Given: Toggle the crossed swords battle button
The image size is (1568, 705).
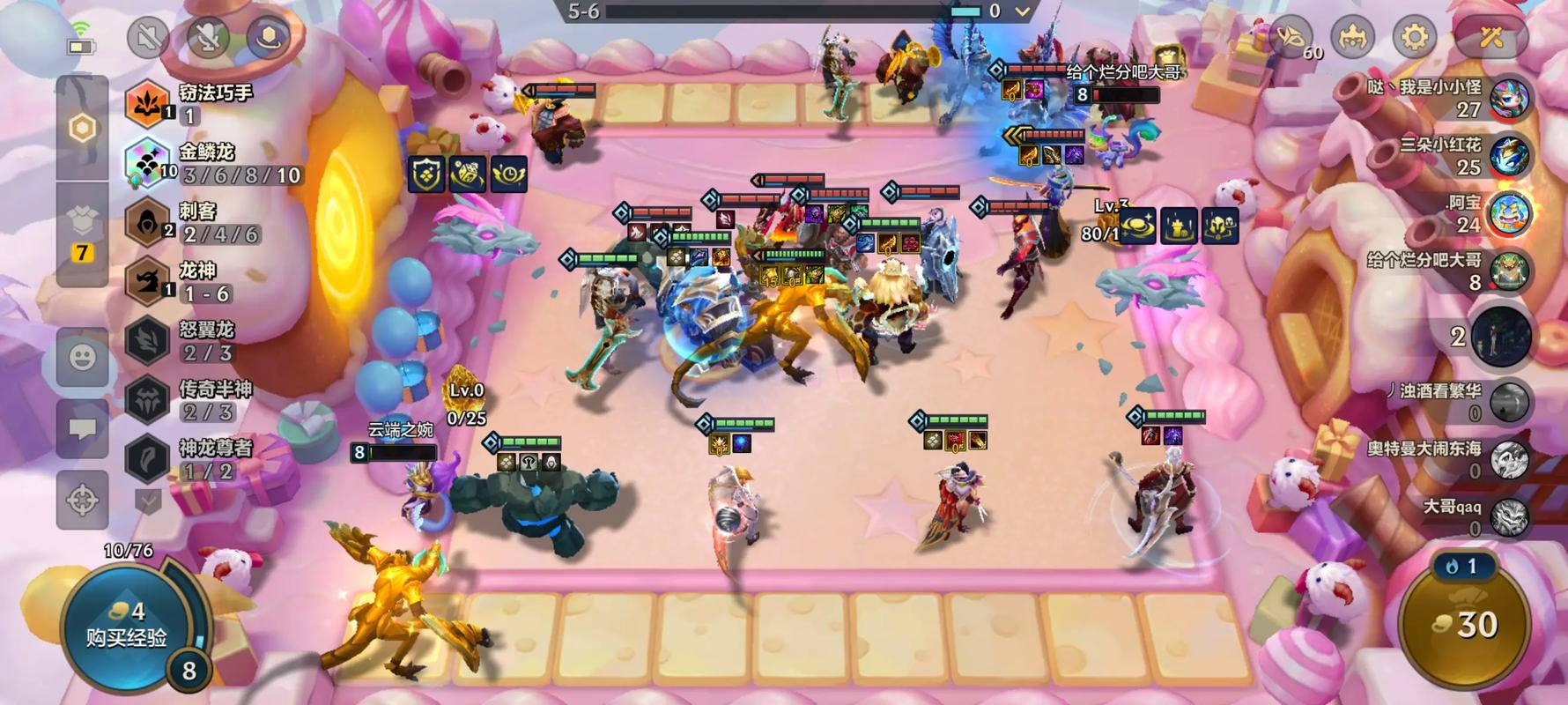Looking at the screenshot, I should tap(1490, 37).
